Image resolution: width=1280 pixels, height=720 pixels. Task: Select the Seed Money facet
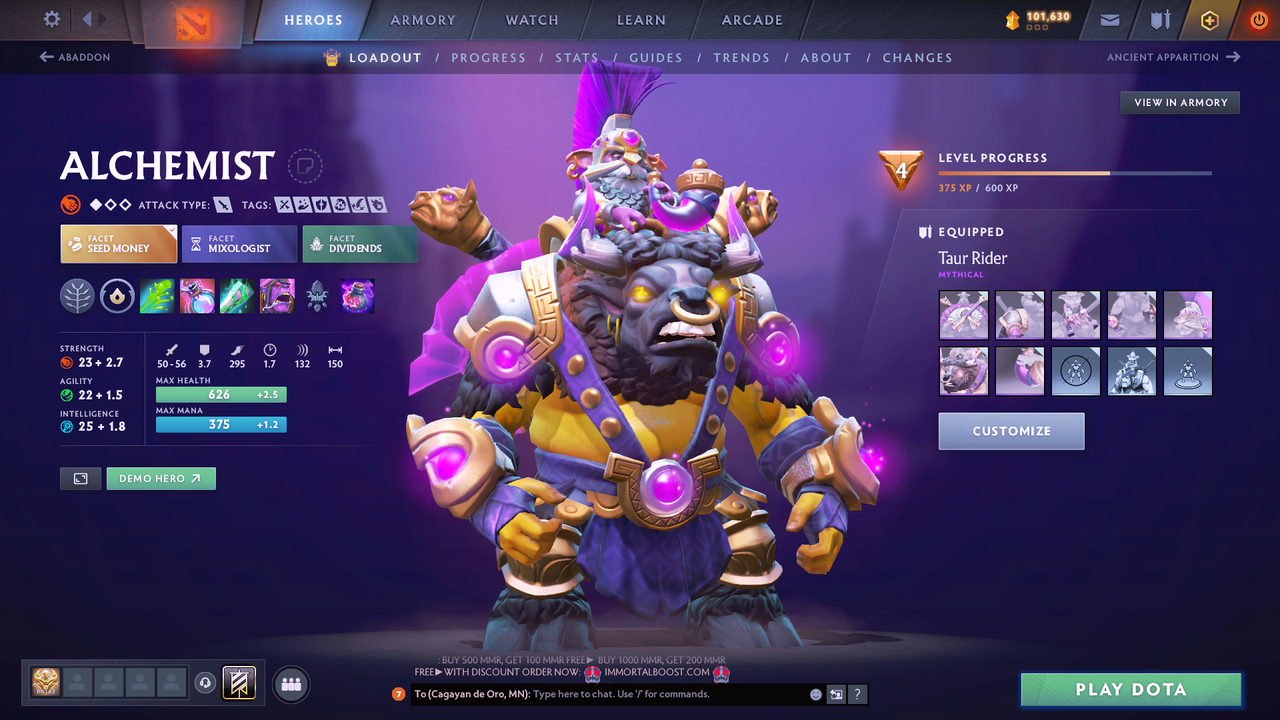point(118,243)
